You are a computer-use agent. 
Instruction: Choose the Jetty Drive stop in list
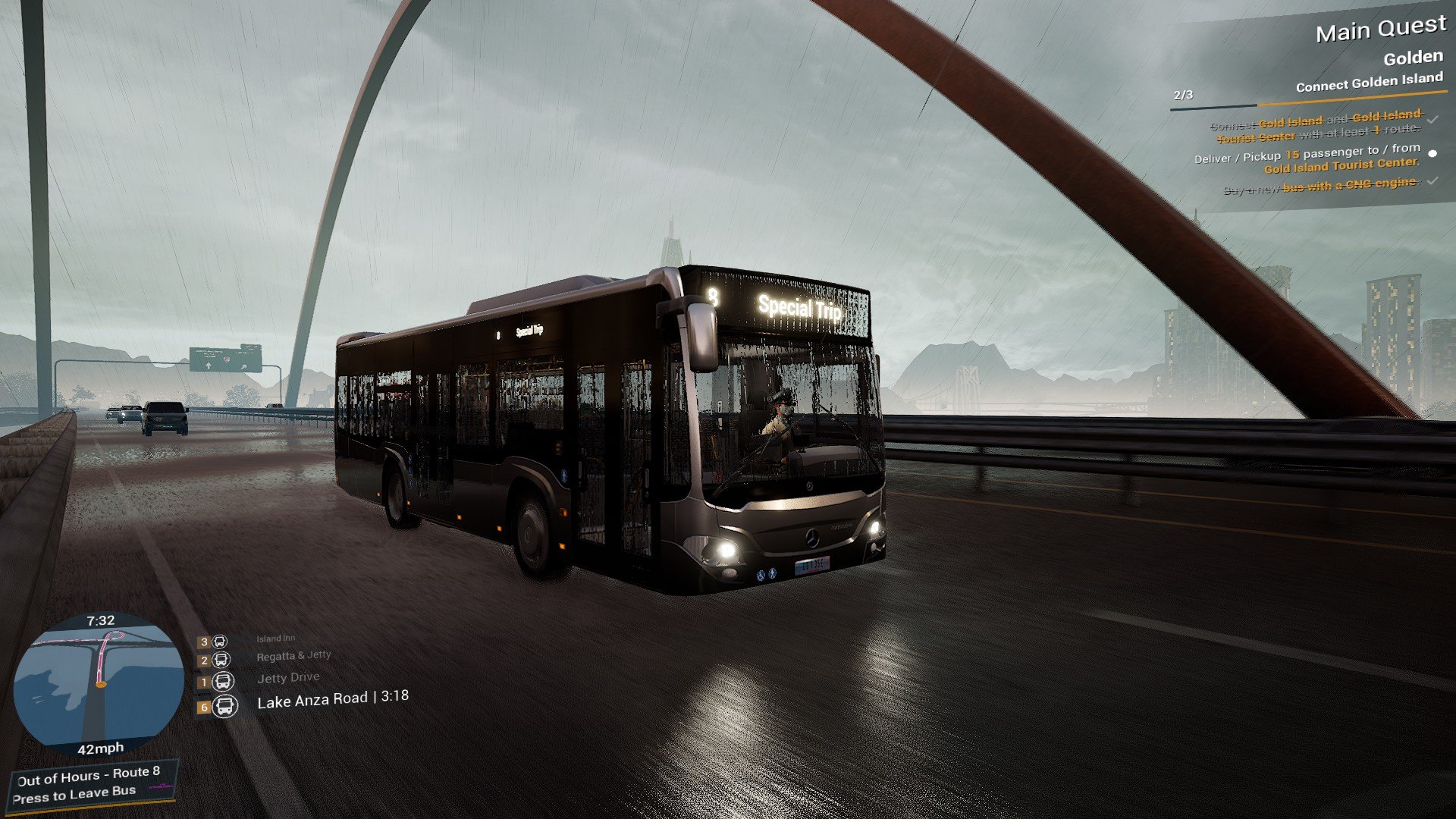tap(288, 678)
